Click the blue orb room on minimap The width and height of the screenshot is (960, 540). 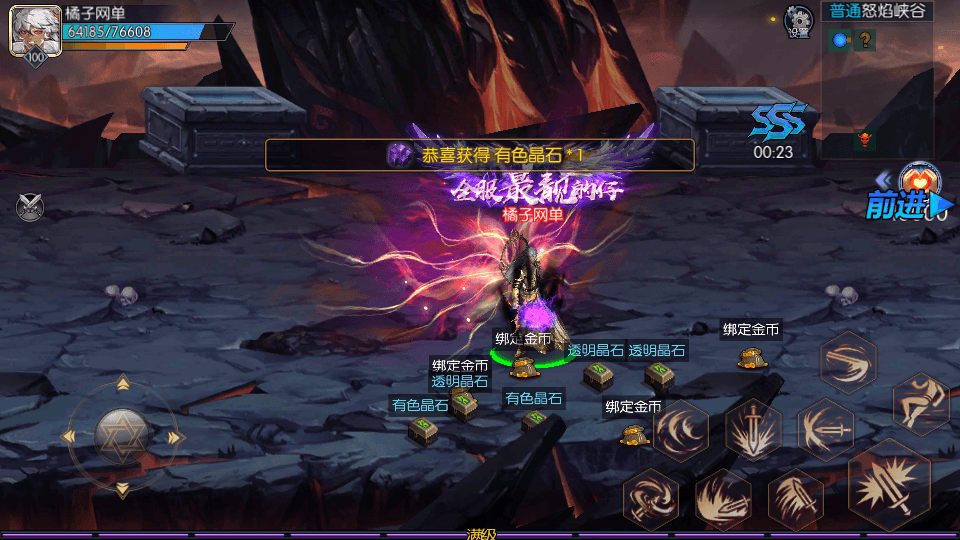840,40
